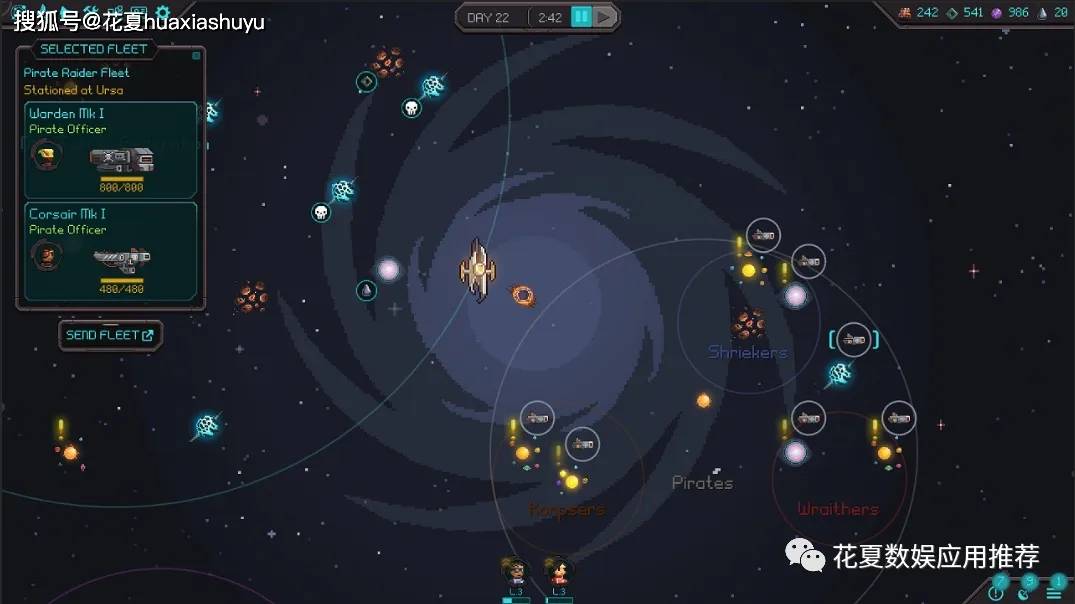Activate the fast-forward arrow button
The width and height of the screenshot is (1075, 604).
pyautogui.click(x=605, y=17)
